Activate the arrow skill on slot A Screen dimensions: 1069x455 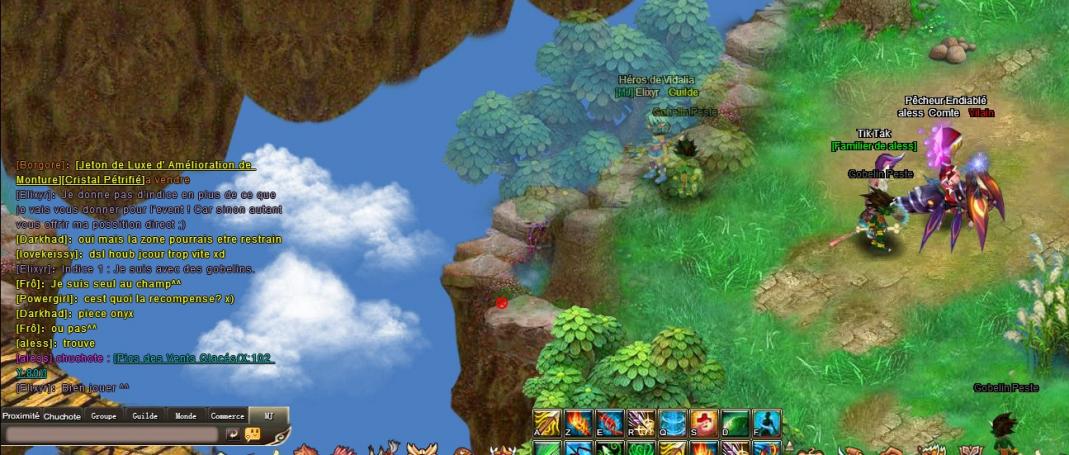pyautogui.click(x=546, y=422)
